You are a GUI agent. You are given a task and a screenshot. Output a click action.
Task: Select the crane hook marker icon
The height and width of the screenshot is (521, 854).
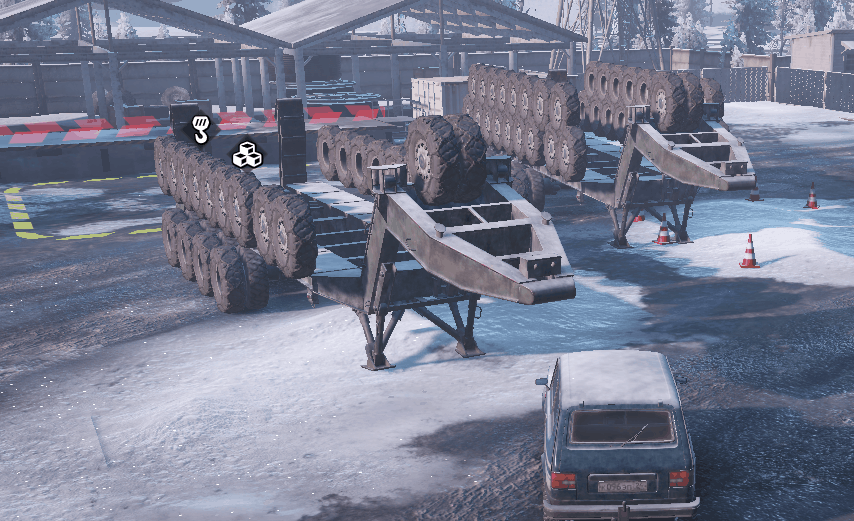[x=201, y=129]
